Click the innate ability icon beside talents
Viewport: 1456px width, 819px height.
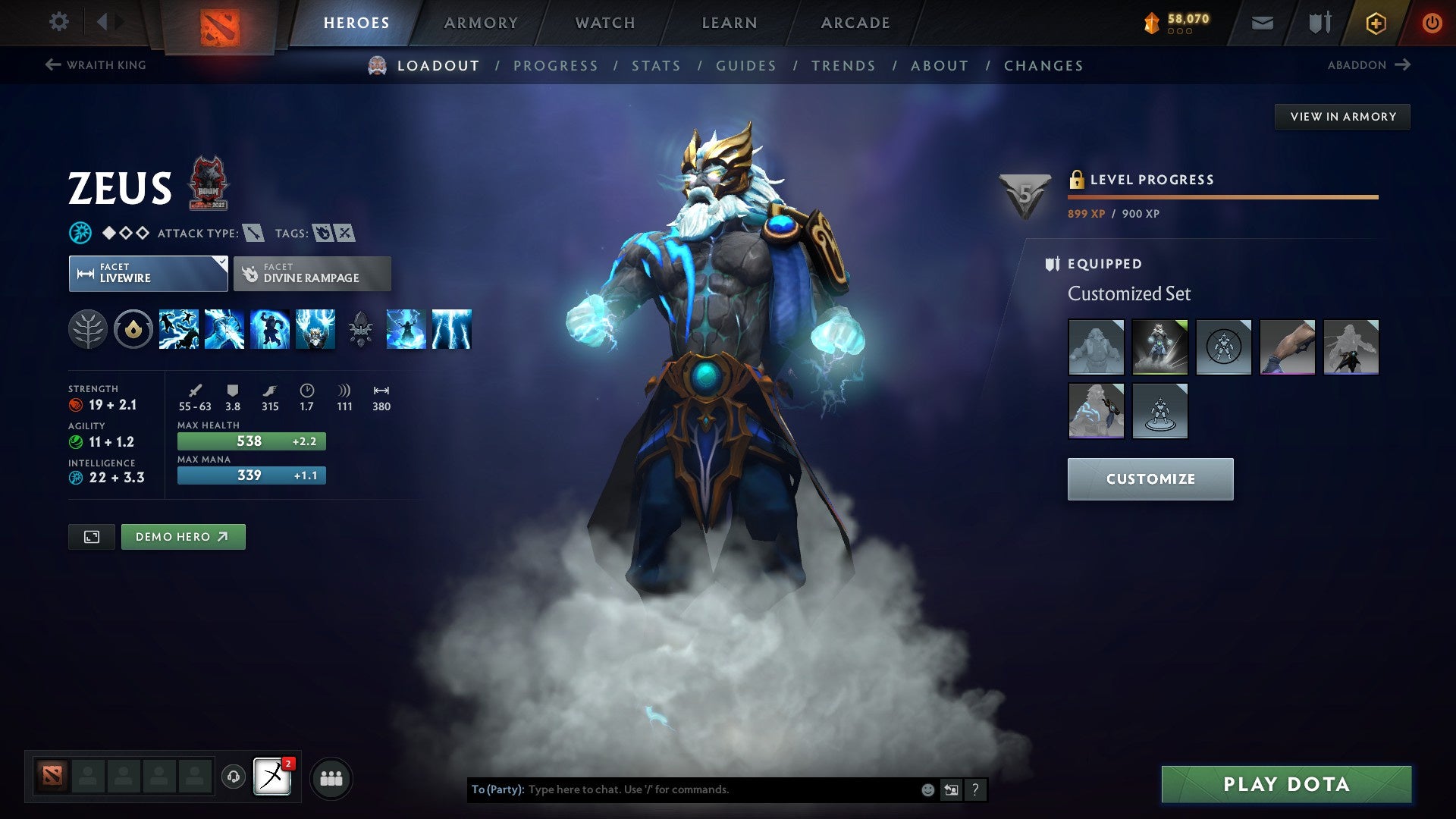coord(133,328)
